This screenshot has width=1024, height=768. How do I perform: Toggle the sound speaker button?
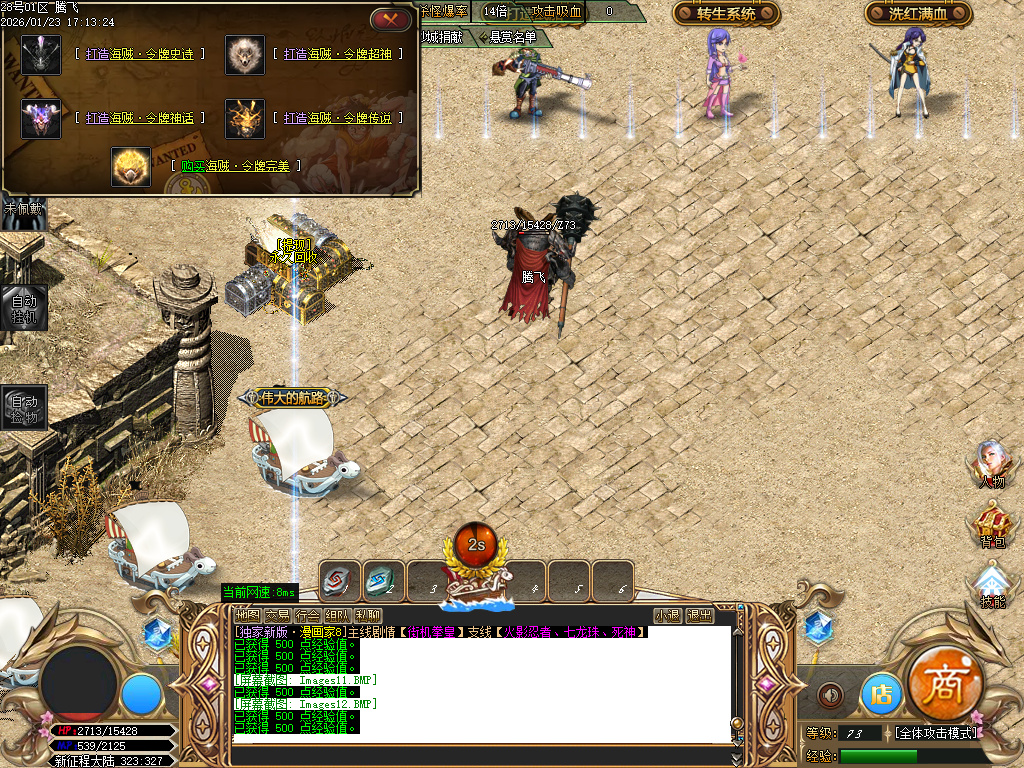(830, 694)
